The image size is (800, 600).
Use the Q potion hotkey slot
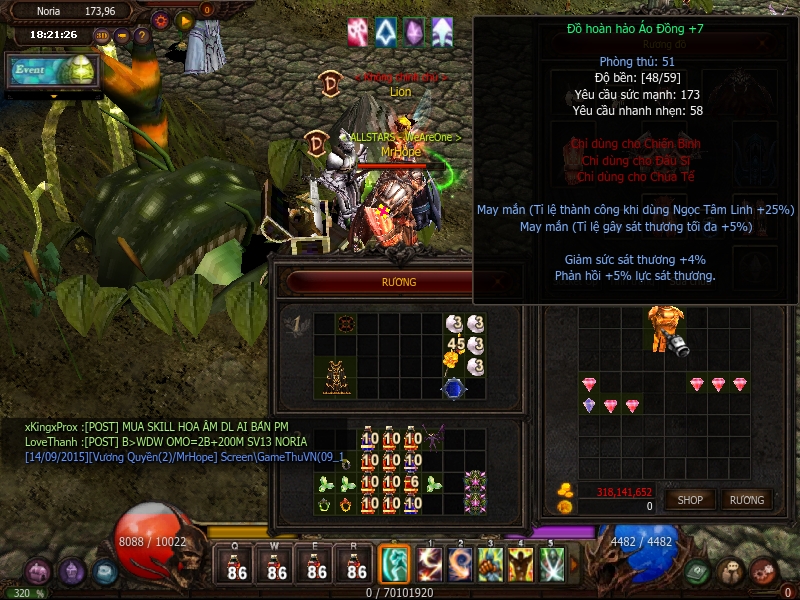coord(237,566)
